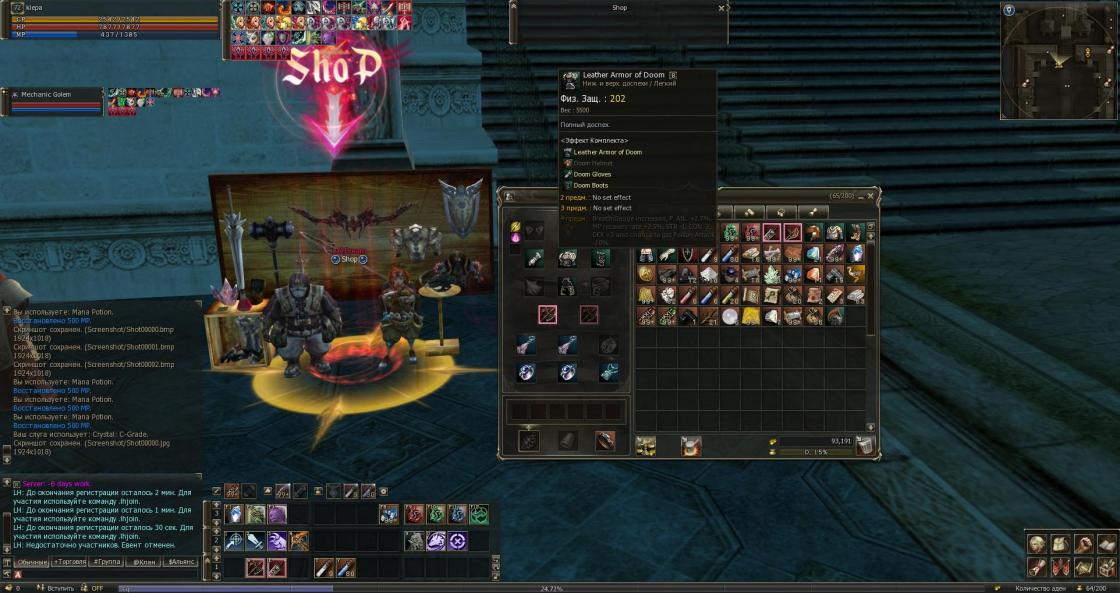Open the #Группа chat tab
This screenshot has width=1120, height=593.
point(106,562)
